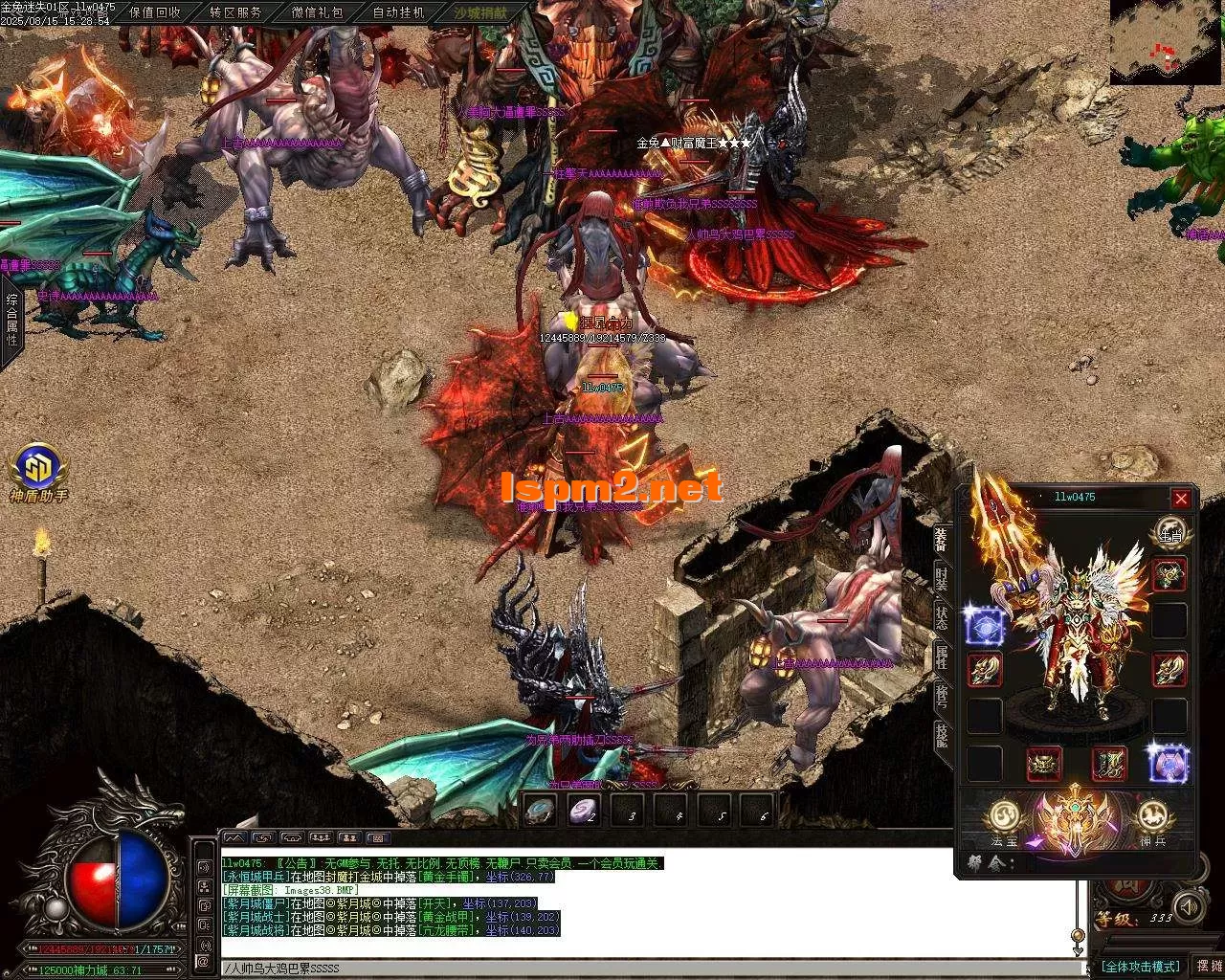The image size is (1225, 980).
Task: Open the 神盾助手 assistant icon
Action: click(38, 468)
